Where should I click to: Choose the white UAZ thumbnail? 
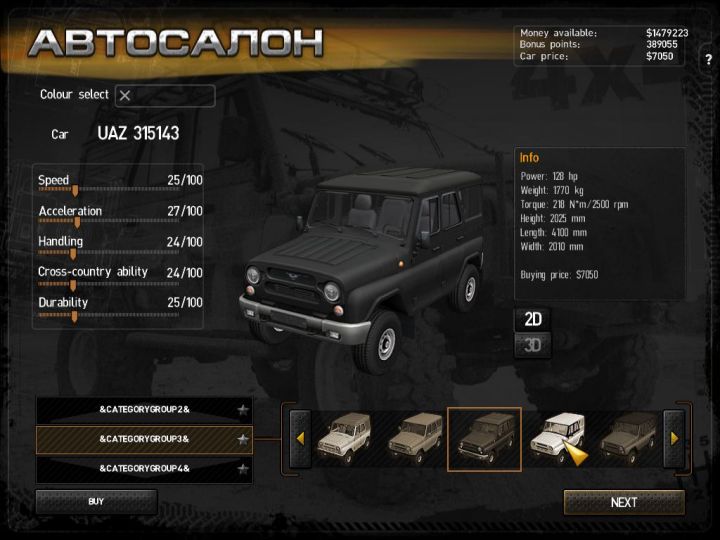tap(556, 438)
